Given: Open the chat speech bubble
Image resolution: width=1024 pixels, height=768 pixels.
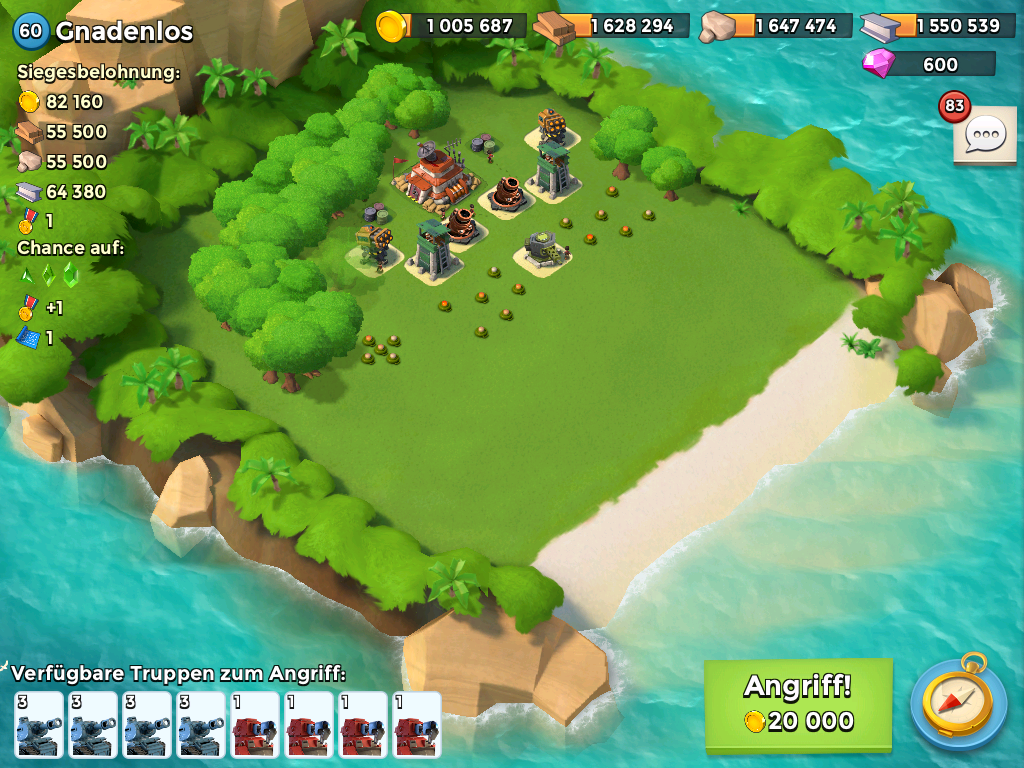Looking at the screenshot, I should (x=986, y=135).
